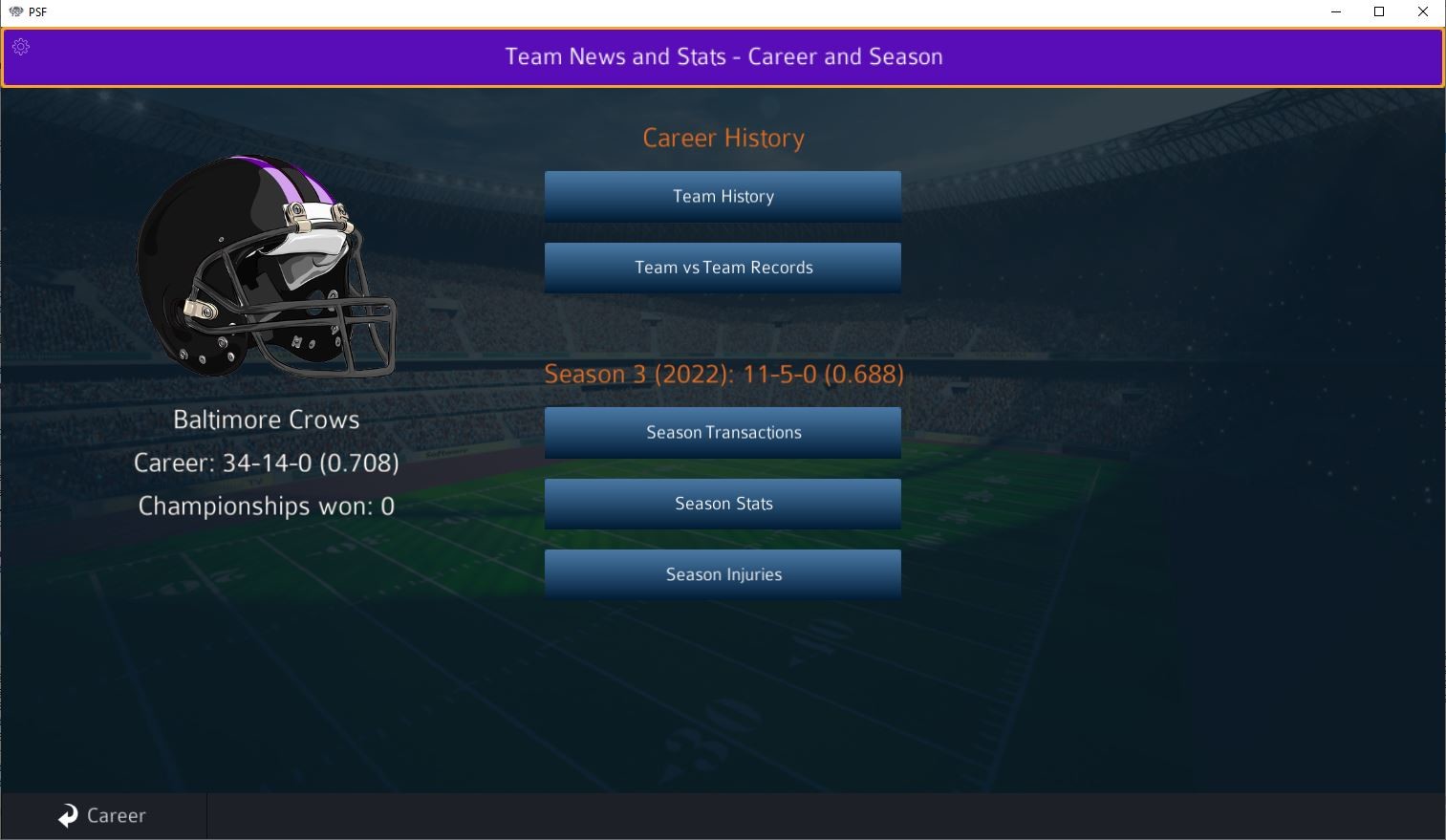Click the Career History heading
This screenshot has height=840, width=1446.
pyautogui.click(x=723, y=137)
